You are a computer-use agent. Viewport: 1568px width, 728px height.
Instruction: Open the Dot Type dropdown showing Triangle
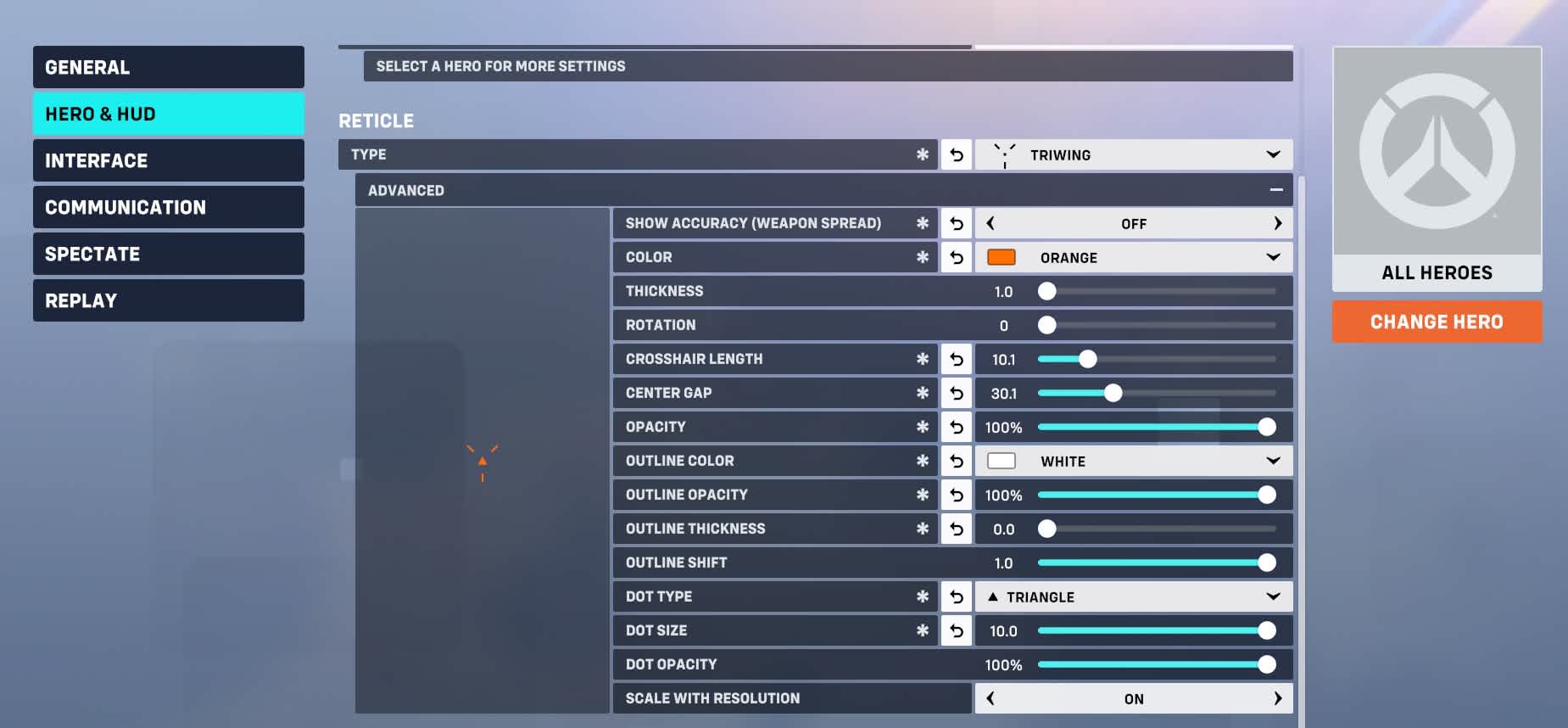click(1134, 596)
